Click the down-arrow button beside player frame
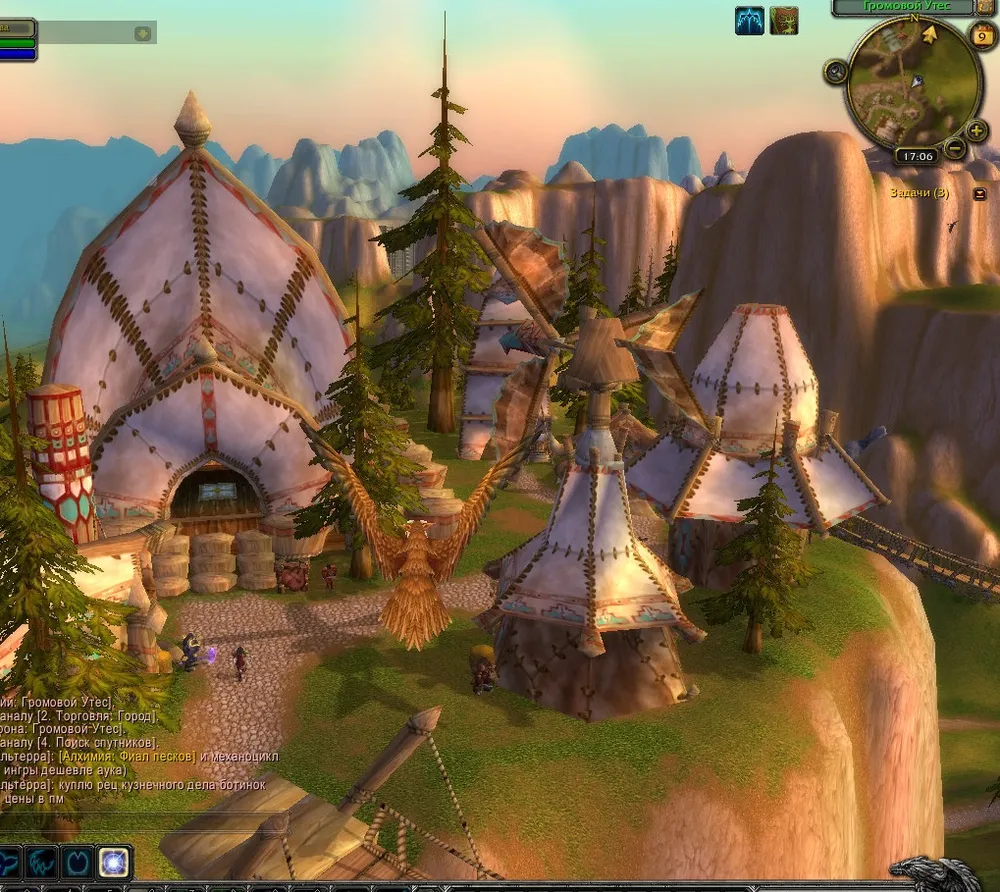 [x=143, y=33]
